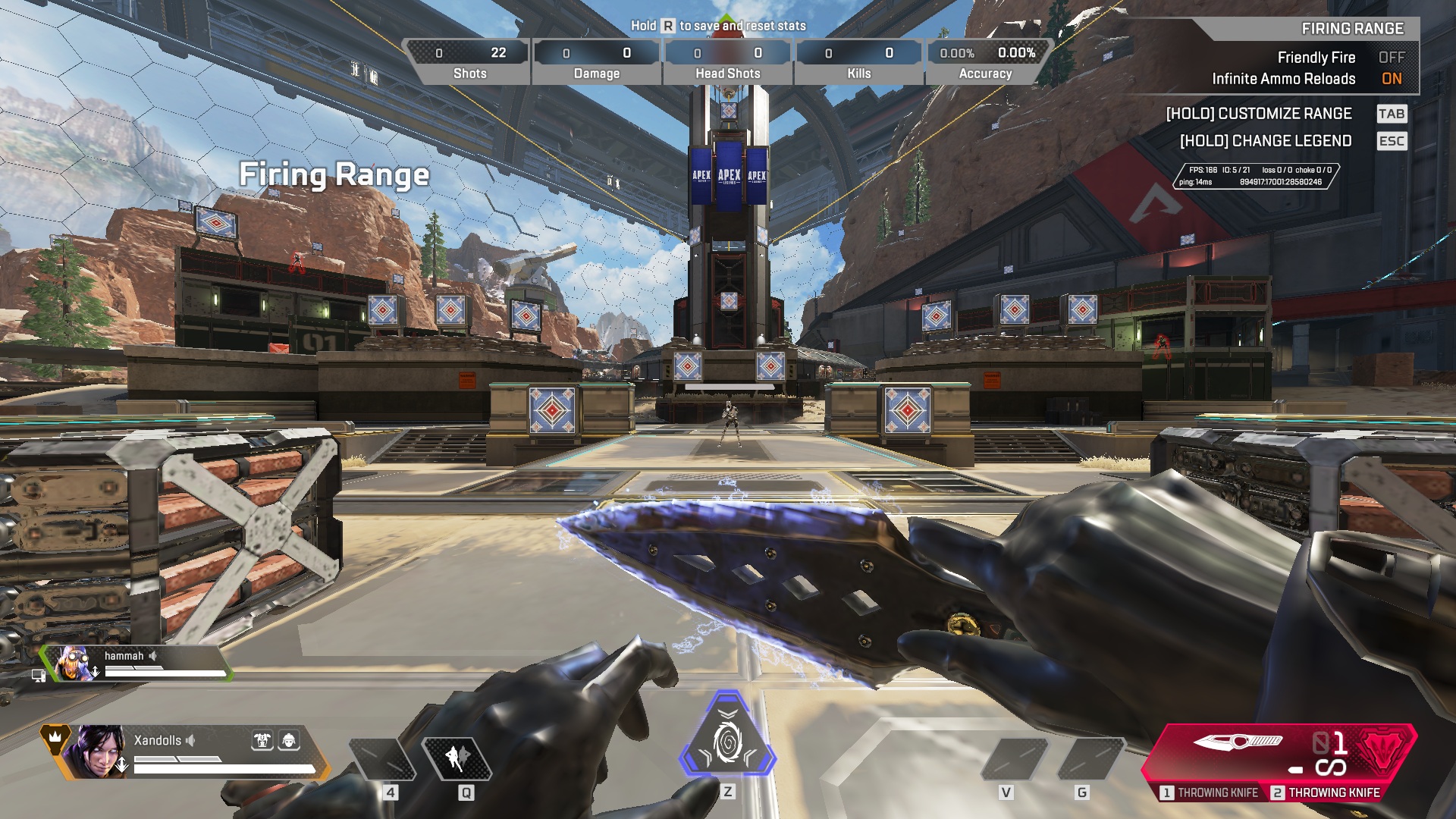This screenshot has width=1456, height=819.
Task: Activate the Into the Void tactical ability icon
Action: (458, 758)
